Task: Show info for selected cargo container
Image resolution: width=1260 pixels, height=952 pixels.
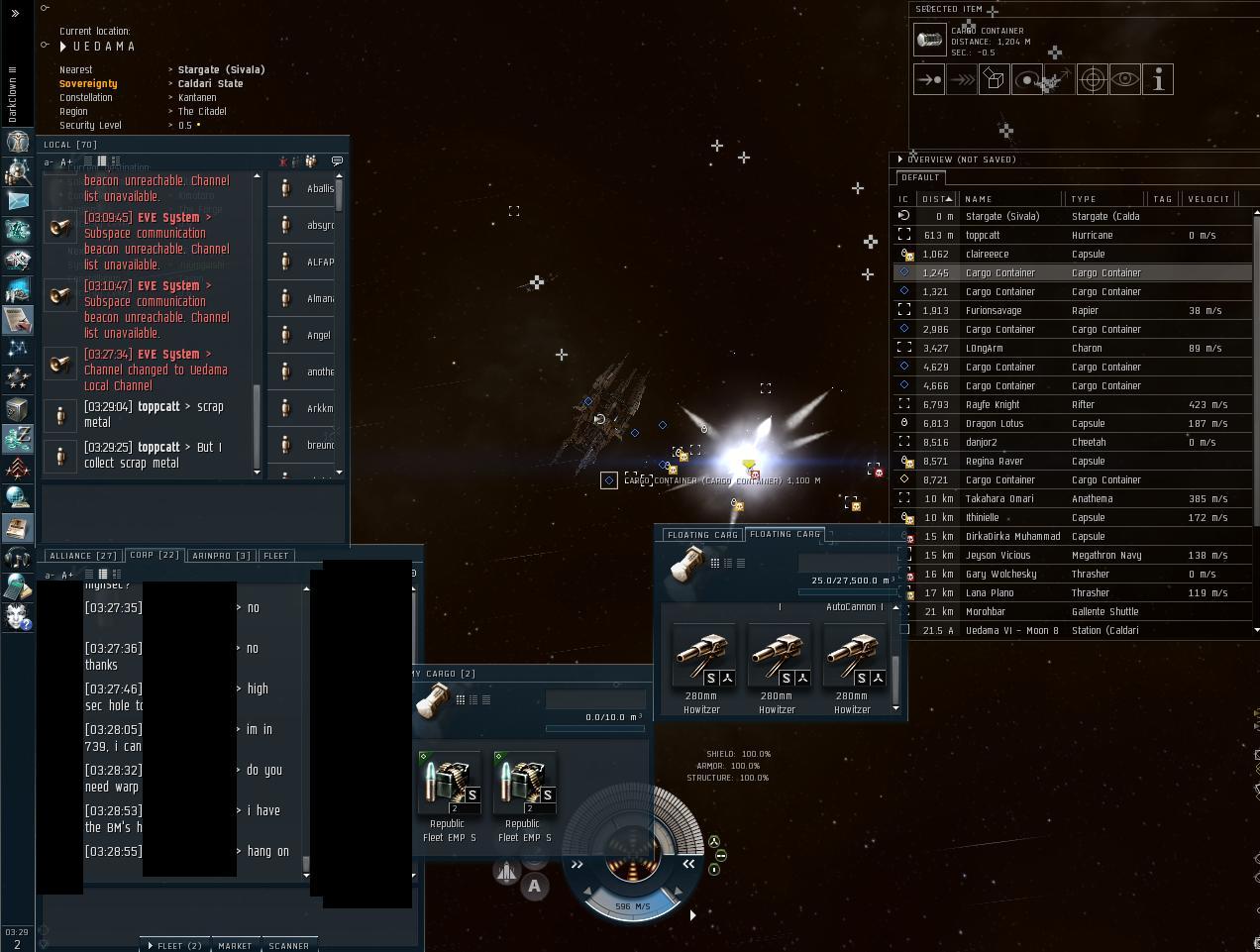Action: pos(1158,79)
